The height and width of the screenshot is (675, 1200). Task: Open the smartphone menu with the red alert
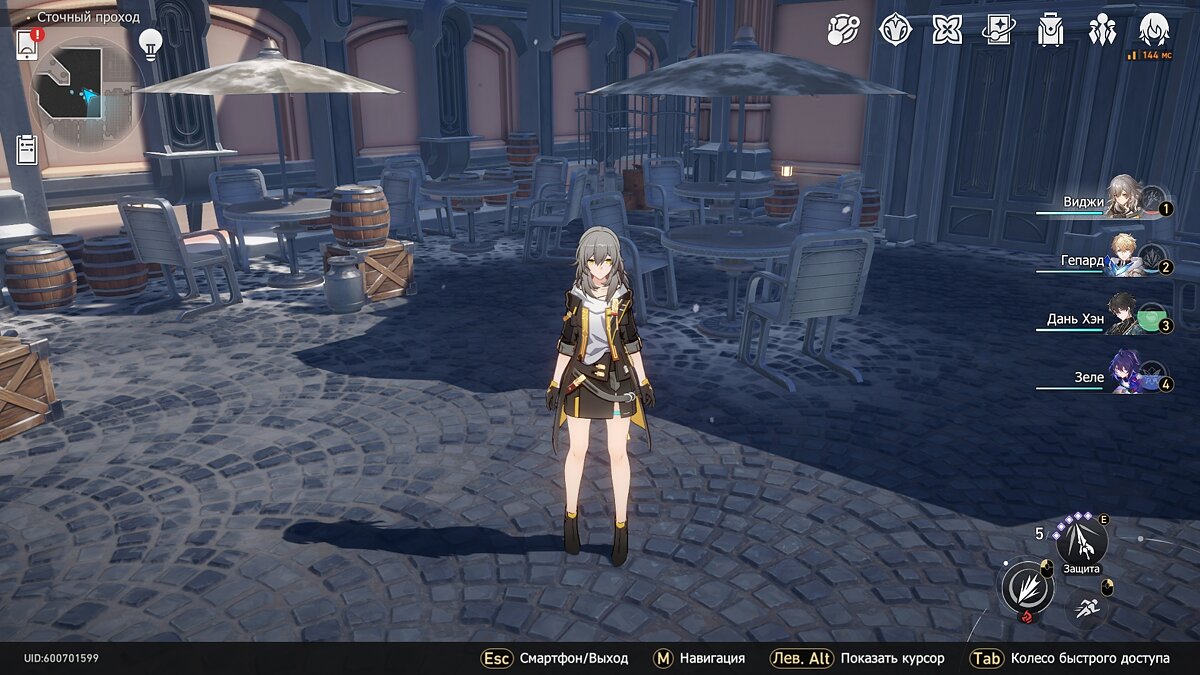coord(27,44)
